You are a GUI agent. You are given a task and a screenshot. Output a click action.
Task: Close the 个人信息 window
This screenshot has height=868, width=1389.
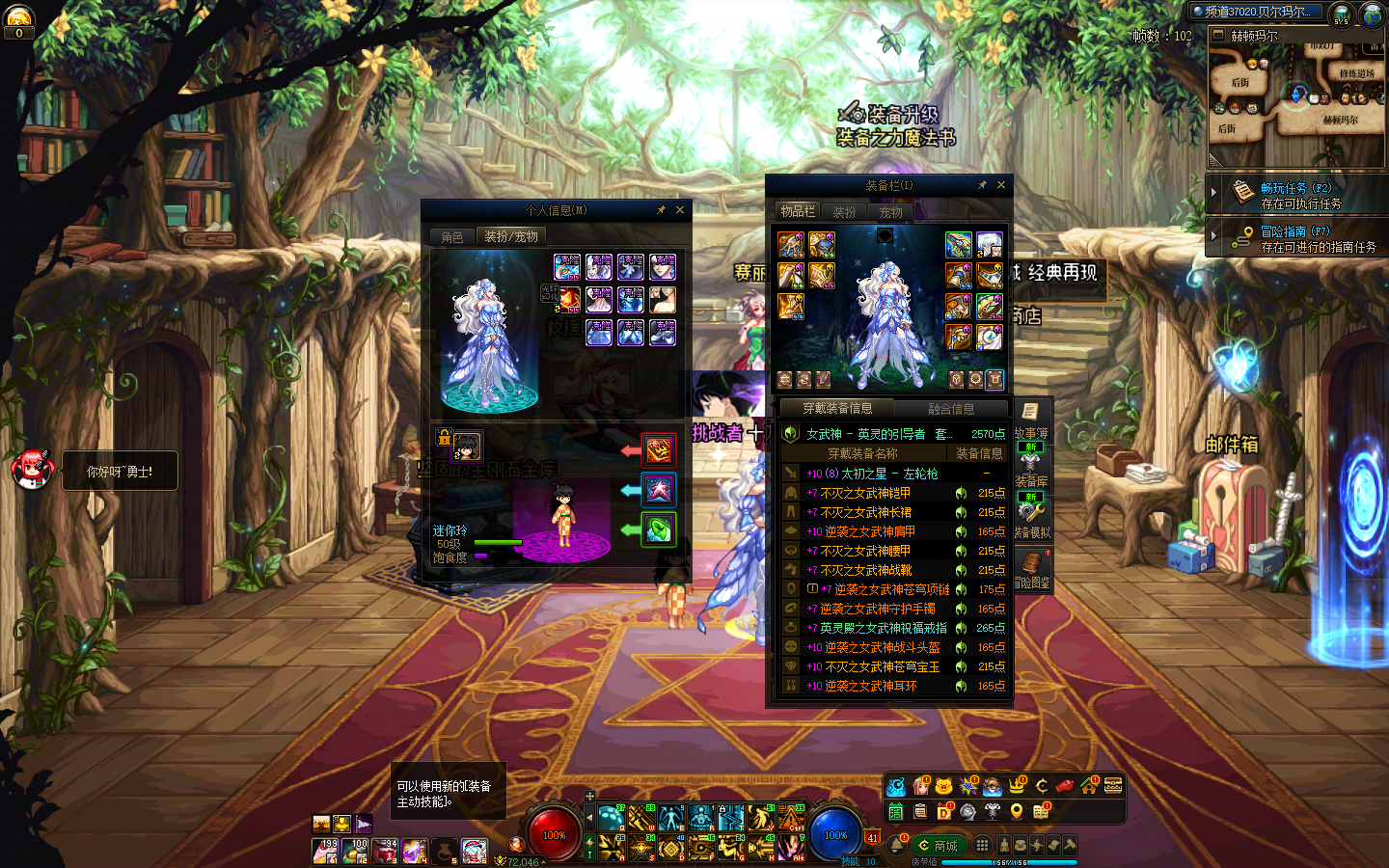680,210
